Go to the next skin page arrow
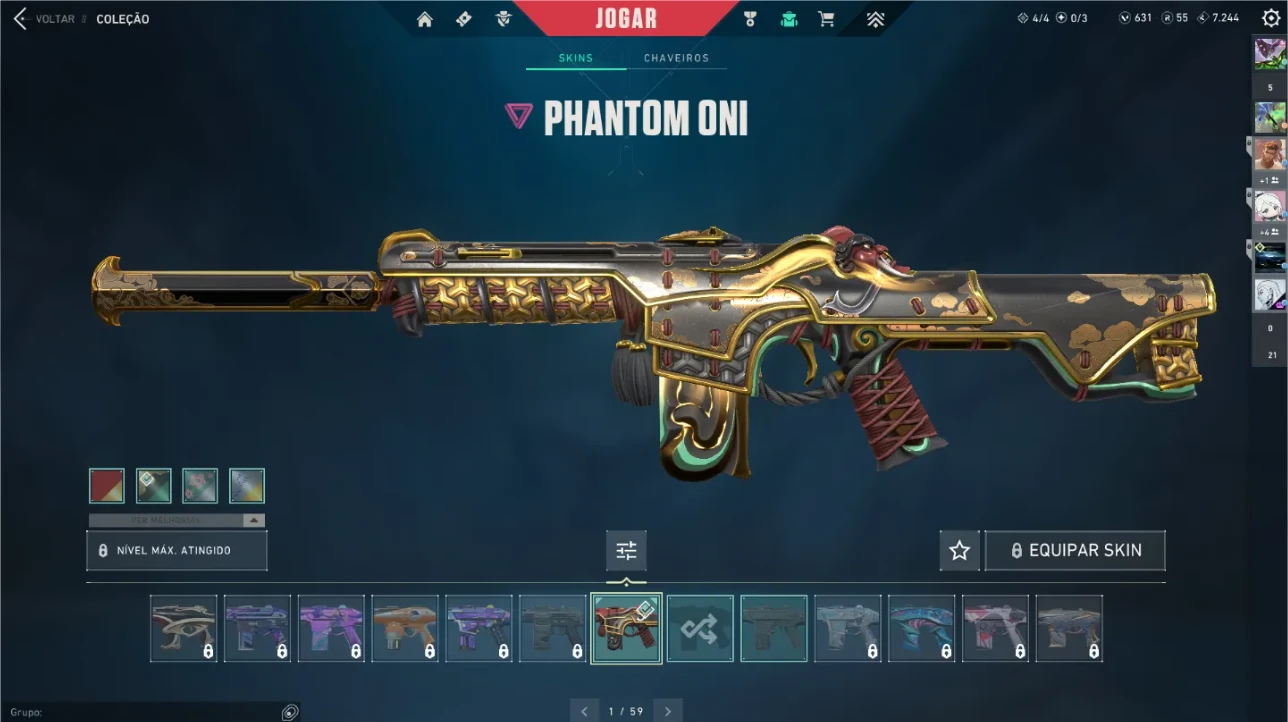Image resolution: width=1288 pixels, height=722 pixels. pyautogui.click(x=668, y=711)
